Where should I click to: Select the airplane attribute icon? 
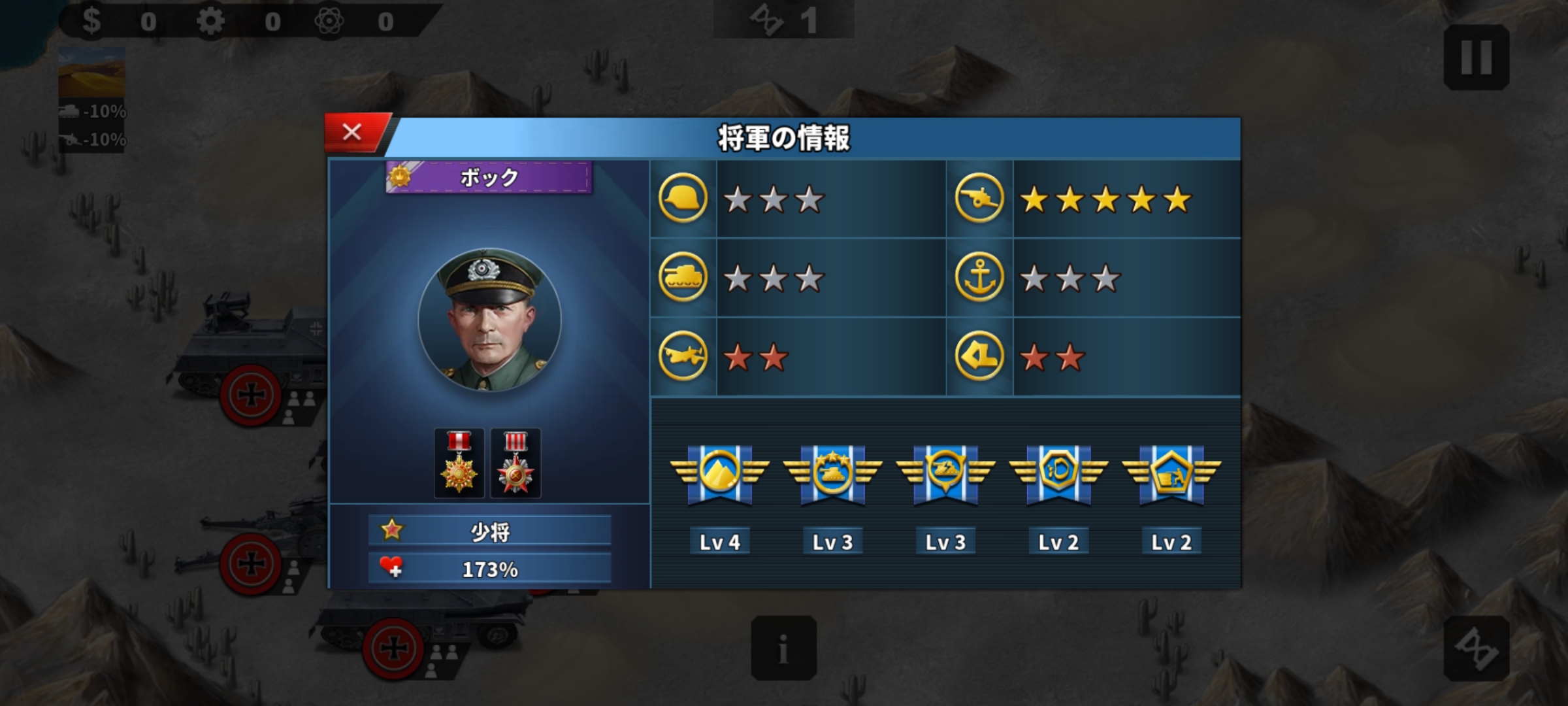[x=683, y=356]
